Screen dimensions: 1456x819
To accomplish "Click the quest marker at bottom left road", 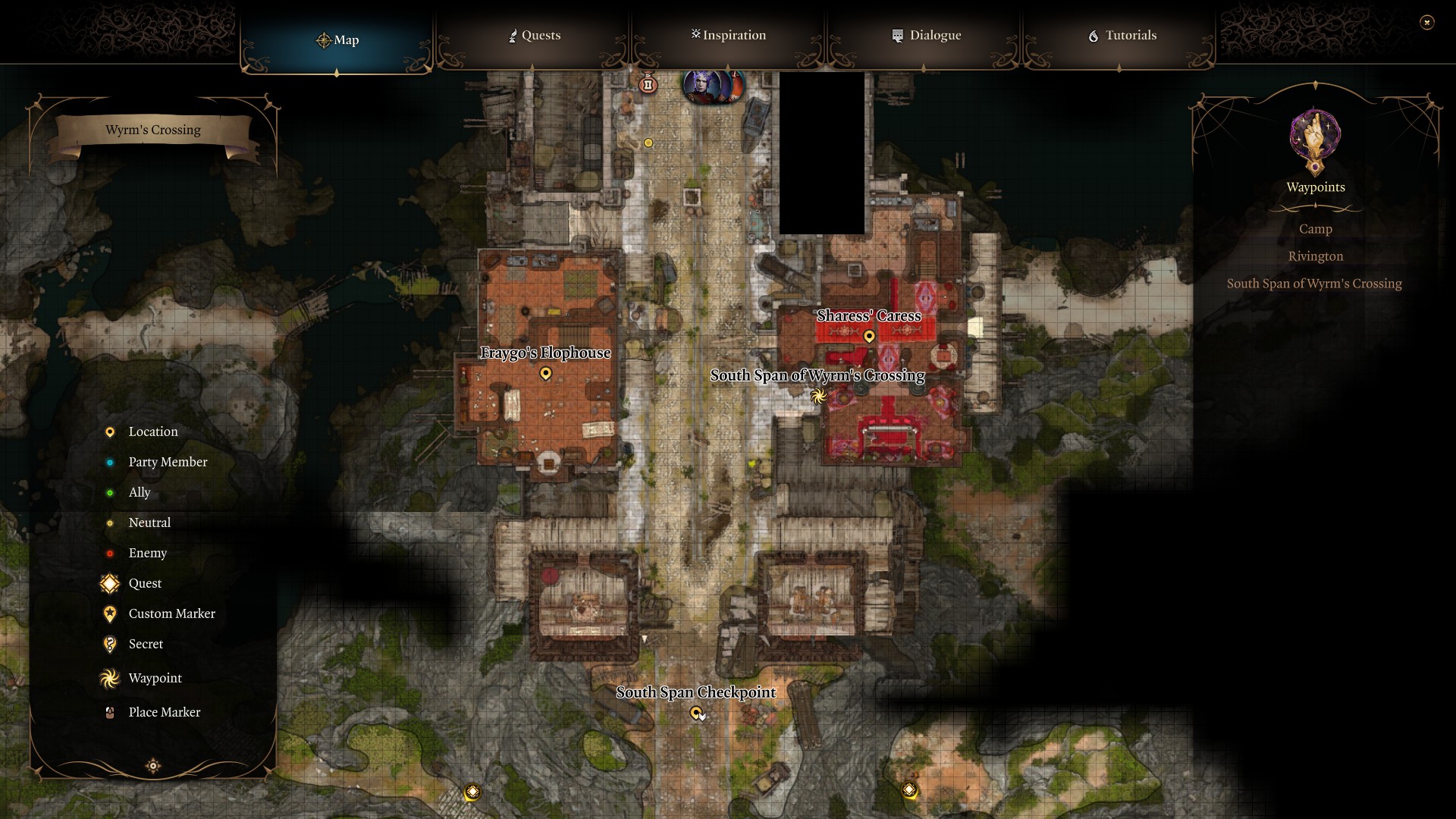I will pos(472,790).
